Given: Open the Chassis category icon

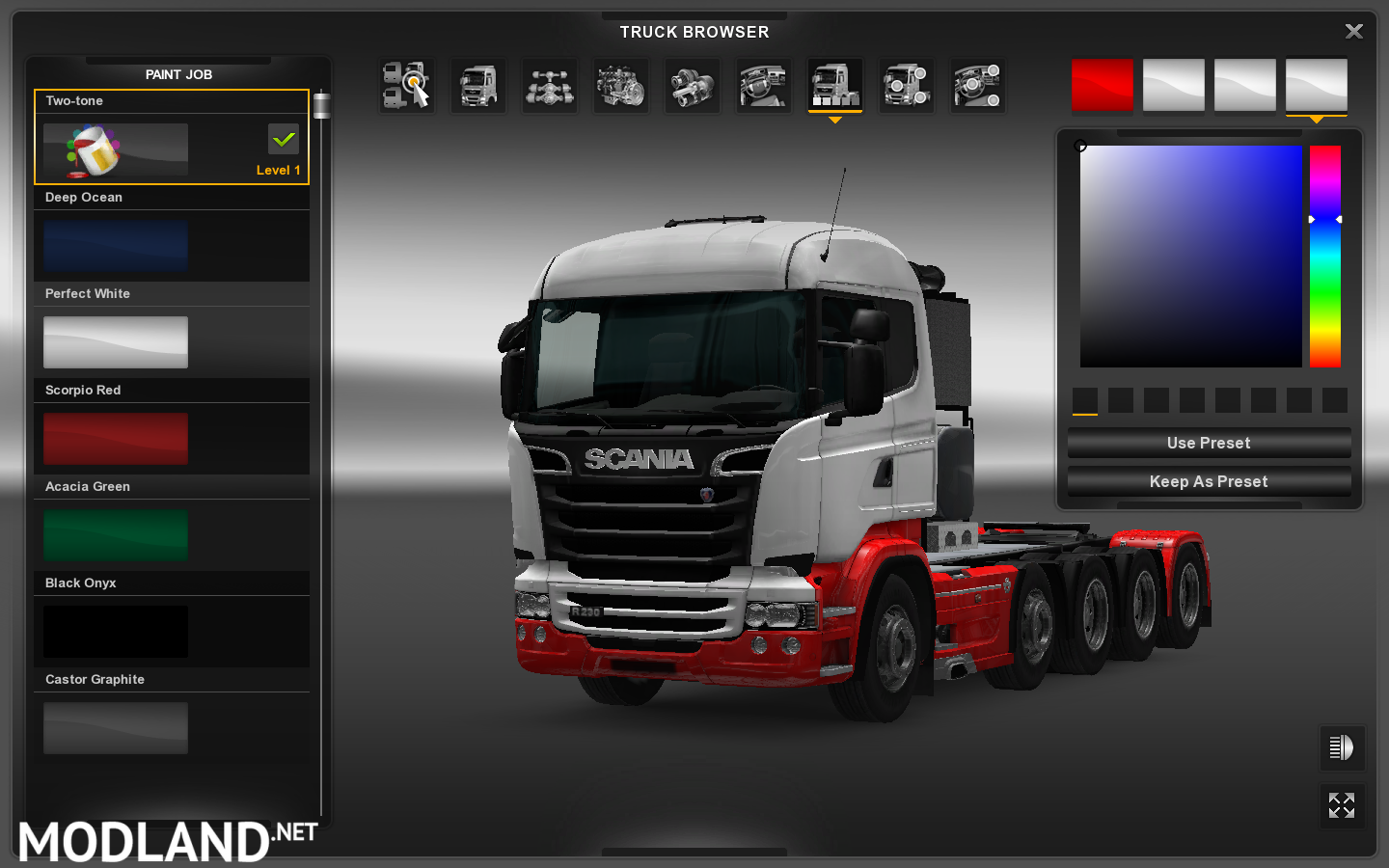Looking at the screenshot, I should 549,85.
